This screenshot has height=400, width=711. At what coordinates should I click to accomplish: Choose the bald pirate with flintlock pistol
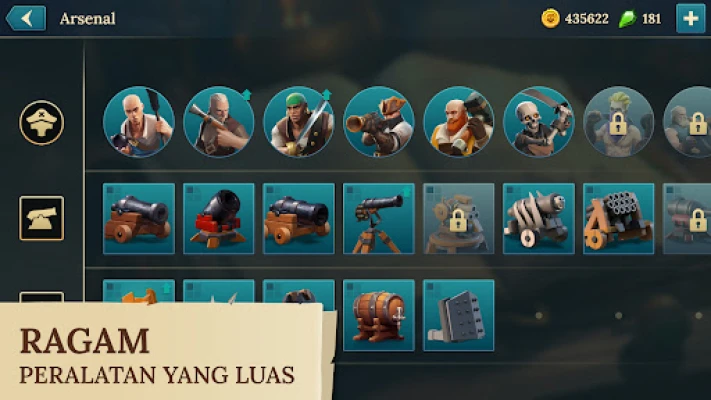click(x=218, y=122)
